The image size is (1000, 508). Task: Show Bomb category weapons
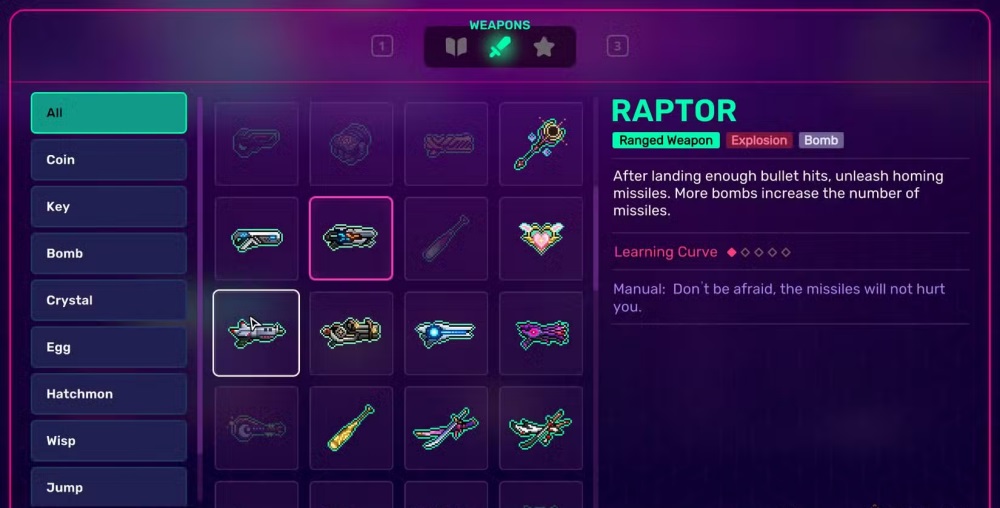click(x=108, y=254)
